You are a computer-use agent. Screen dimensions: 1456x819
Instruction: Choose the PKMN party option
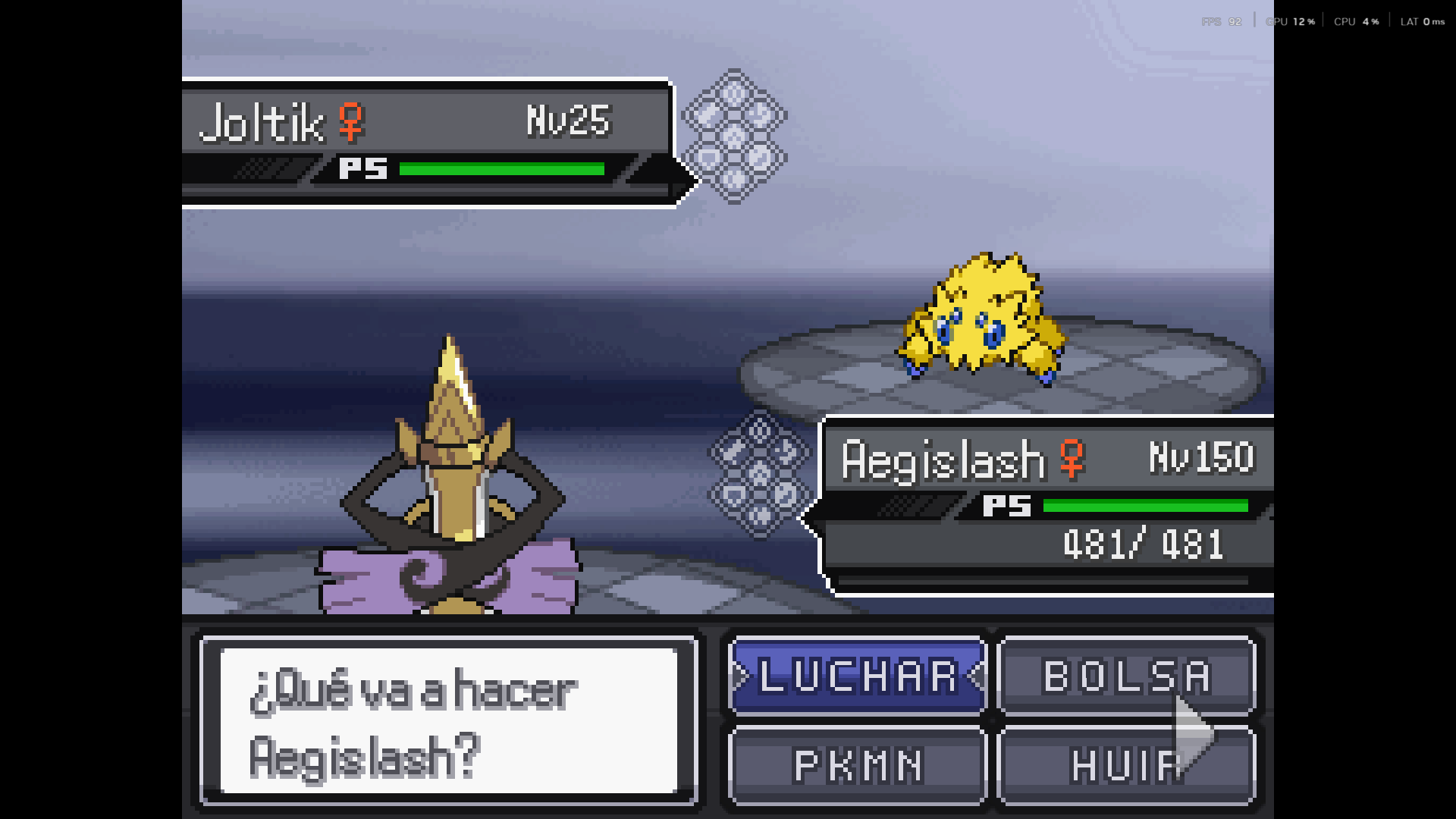tap(858, 765)
